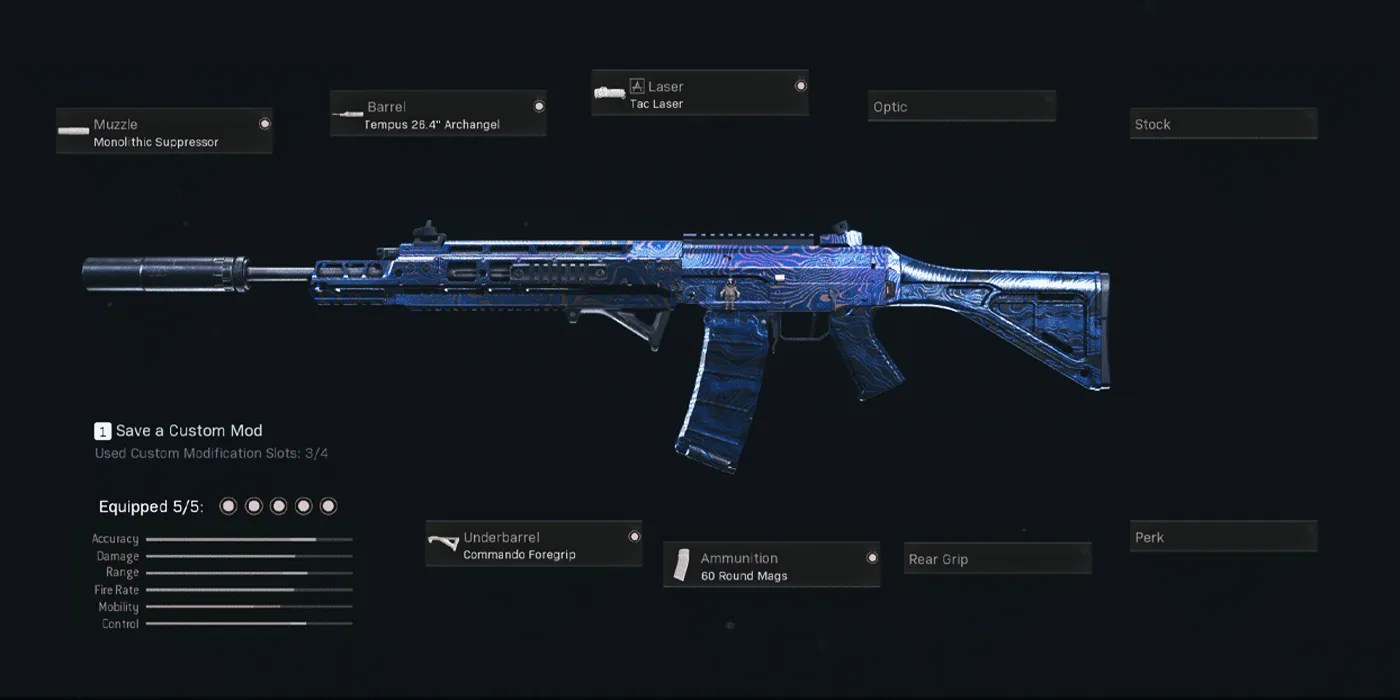The width and height of the screenshot is (1400, 700).
Task: Open the Ammunition 60 Round Mags slot
Action: tap(771, 566)
